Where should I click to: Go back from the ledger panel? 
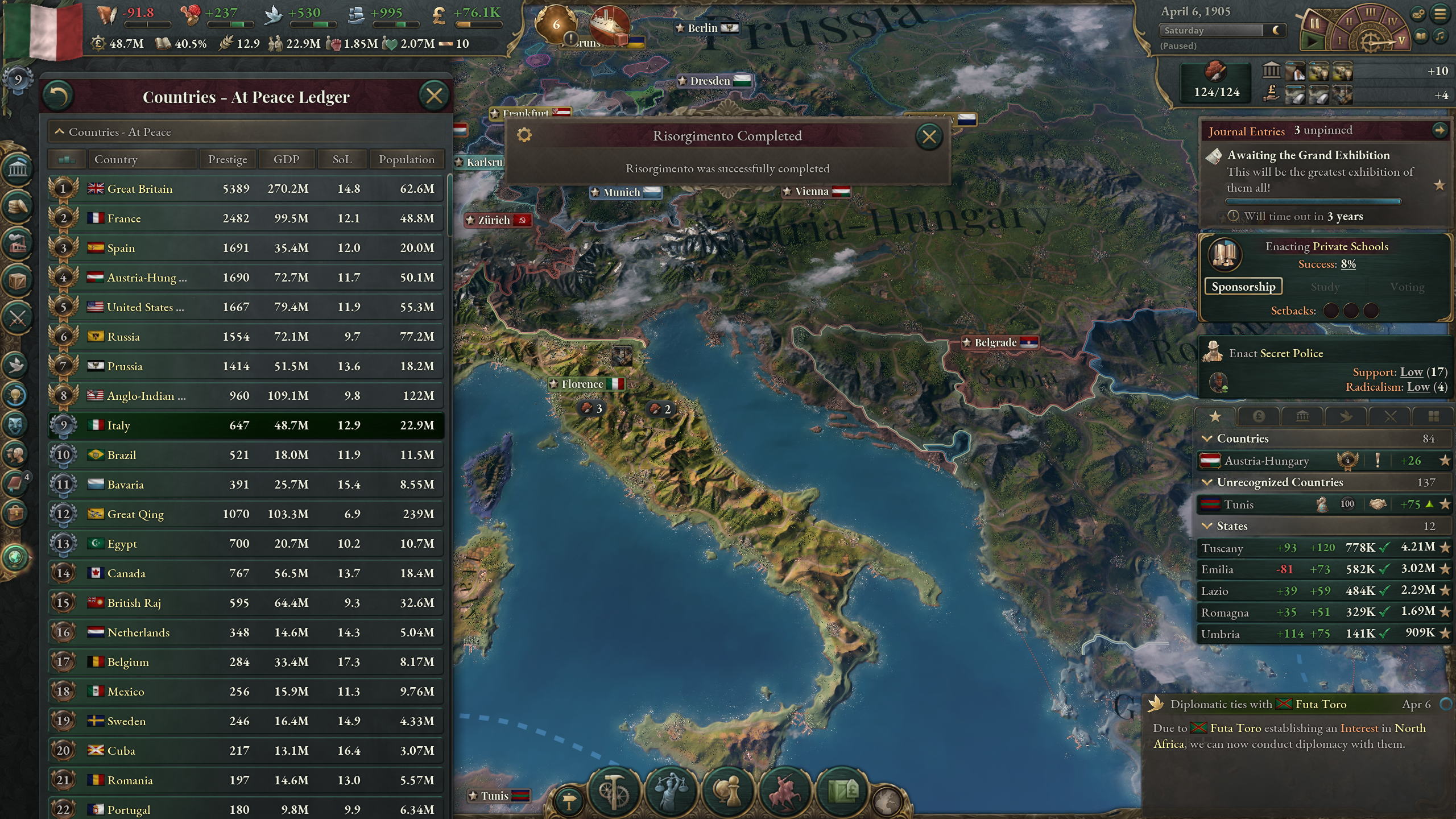point(59,96)
